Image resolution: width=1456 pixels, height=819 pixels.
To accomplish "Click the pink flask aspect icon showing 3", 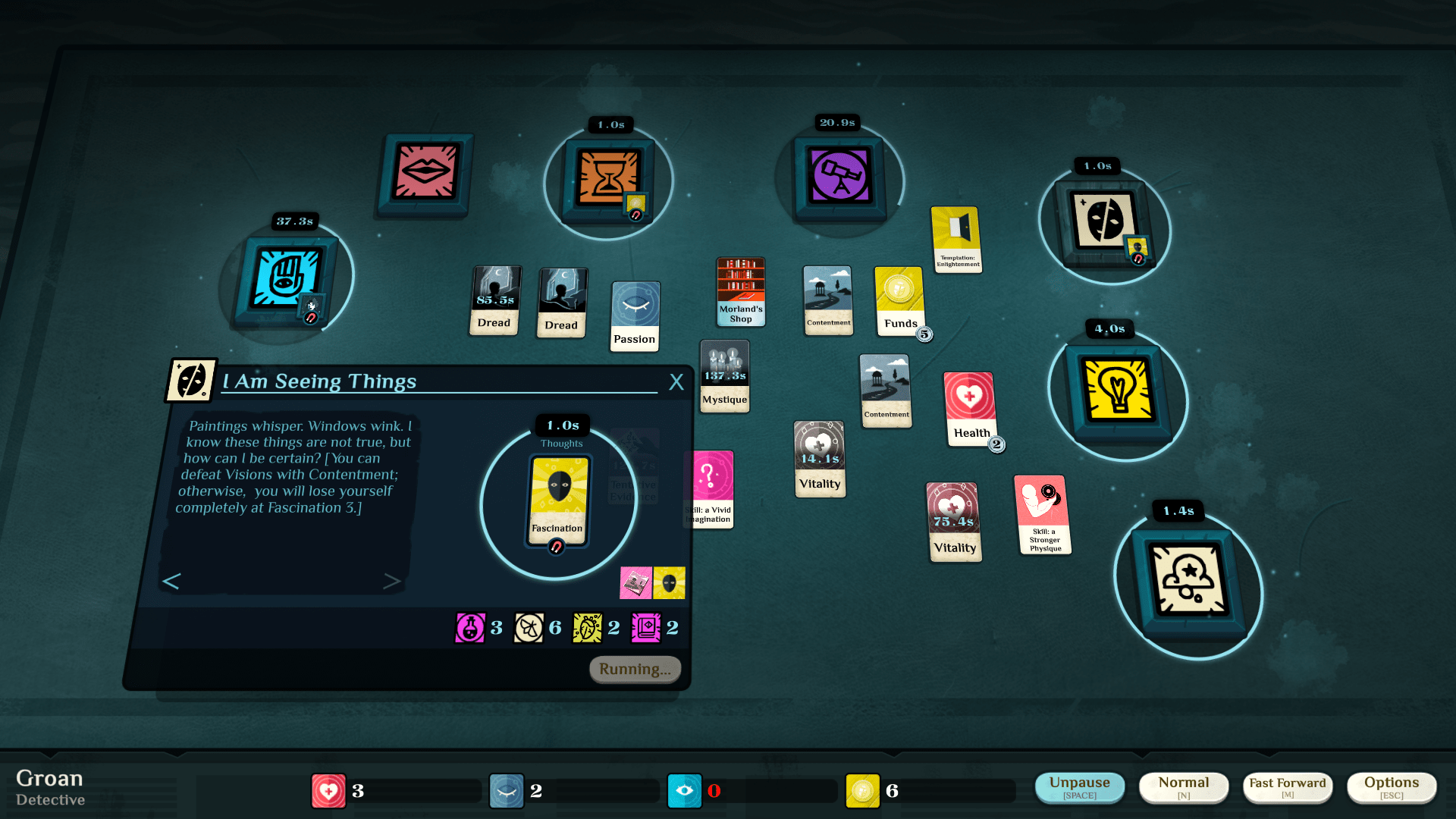I will pyautogui.click(x=470, y=627).
